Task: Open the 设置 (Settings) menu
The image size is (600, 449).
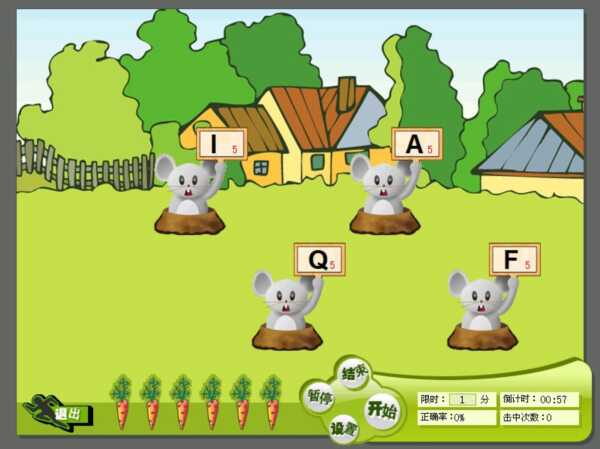Action: 343,427
